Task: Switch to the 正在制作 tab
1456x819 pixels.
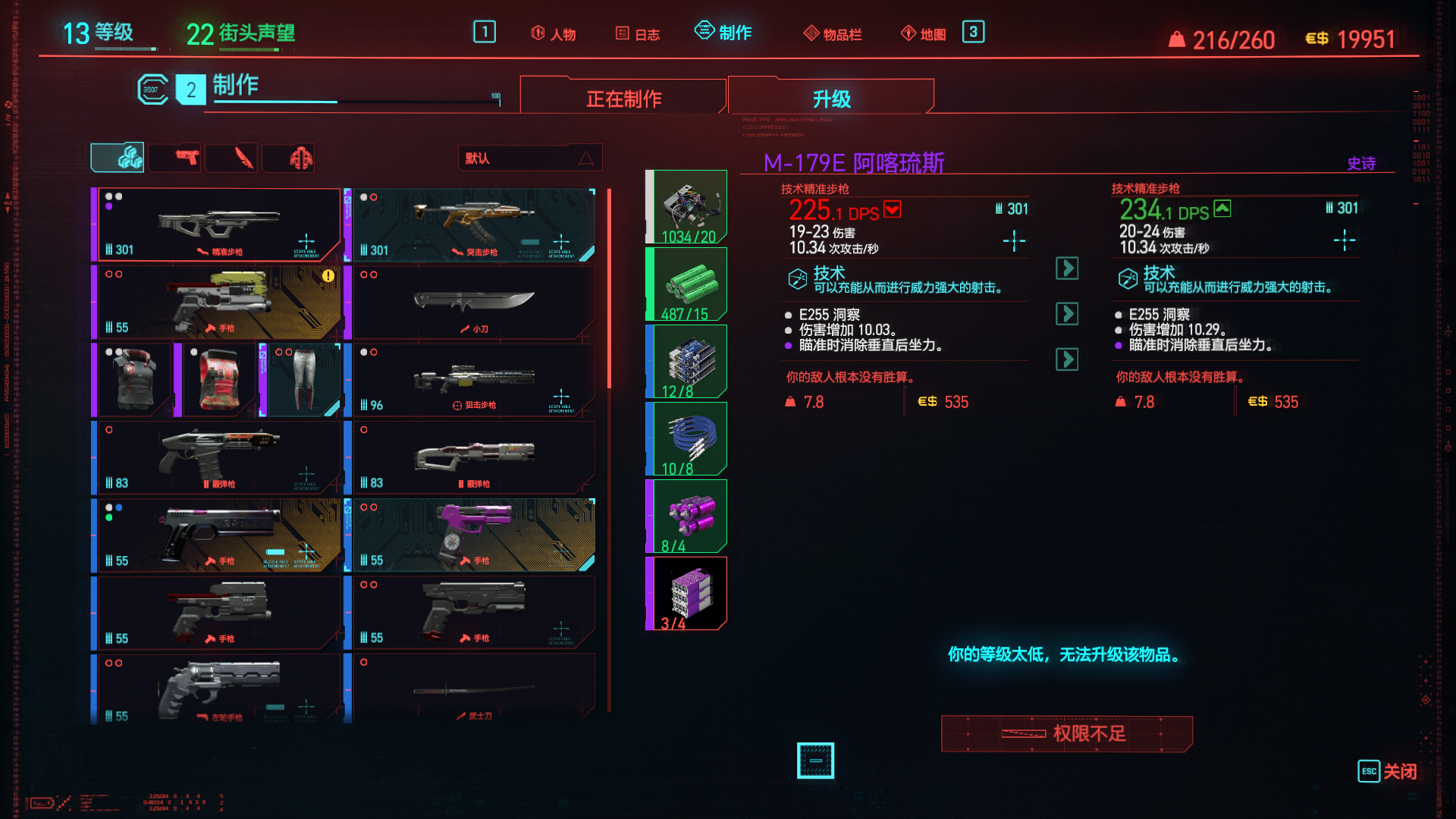Action: [623, 99]
